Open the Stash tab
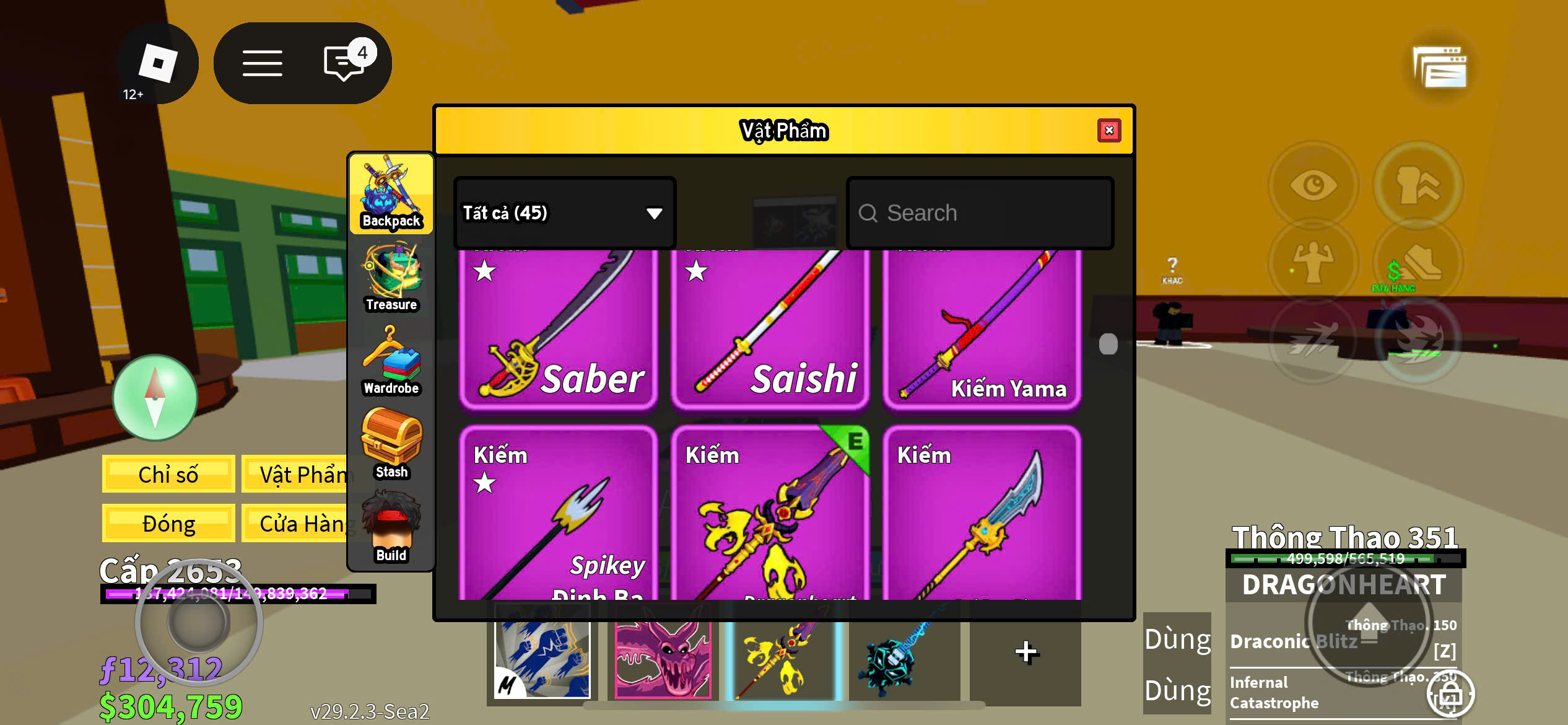 click(391, 444)
